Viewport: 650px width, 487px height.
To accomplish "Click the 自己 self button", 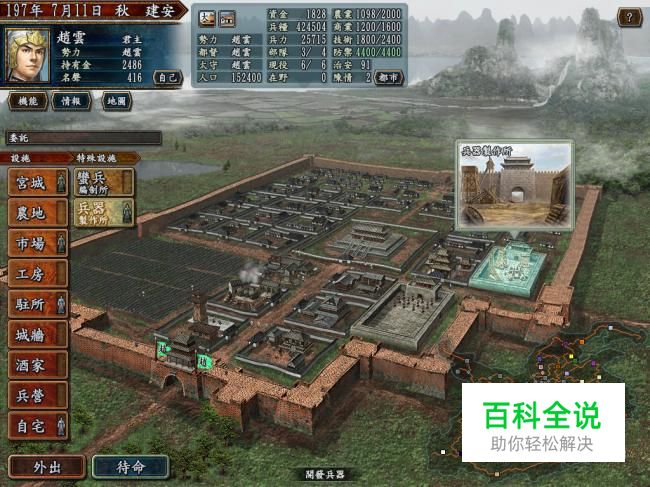I will [168, 76].
